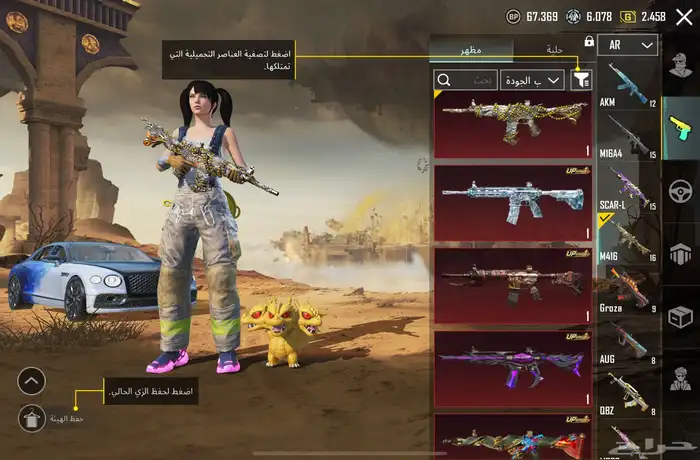Open the steering wheel vehicle category

(x=680, y=190)
